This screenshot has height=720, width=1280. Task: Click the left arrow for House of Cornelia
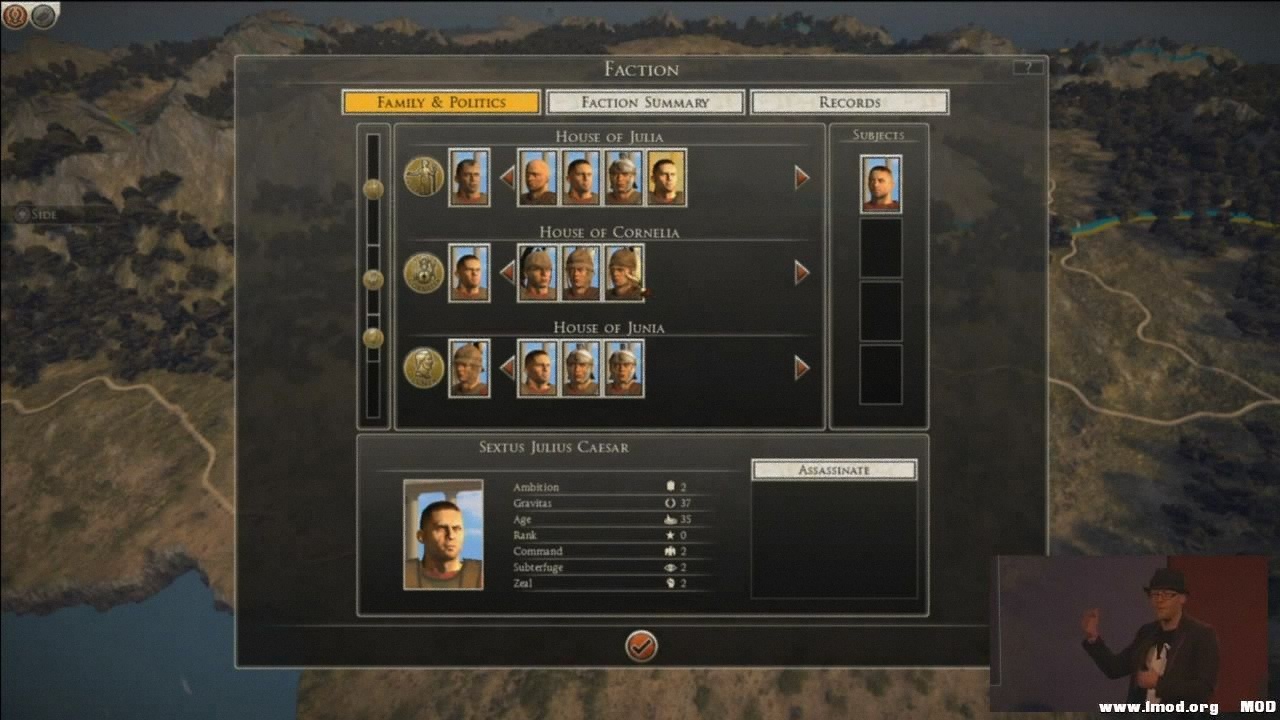[508, 272]
